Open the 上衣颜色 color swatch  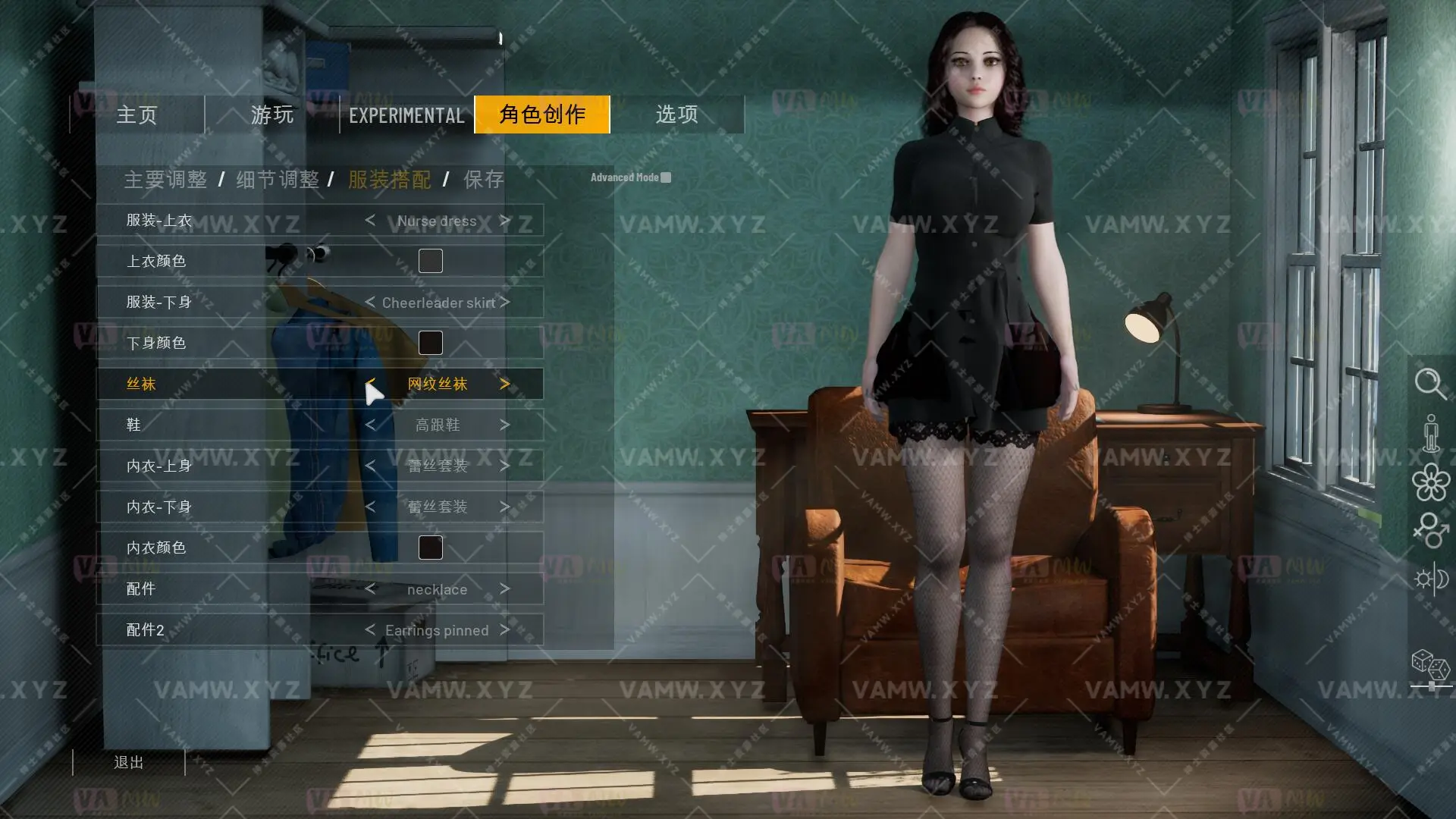click(431, 261)
